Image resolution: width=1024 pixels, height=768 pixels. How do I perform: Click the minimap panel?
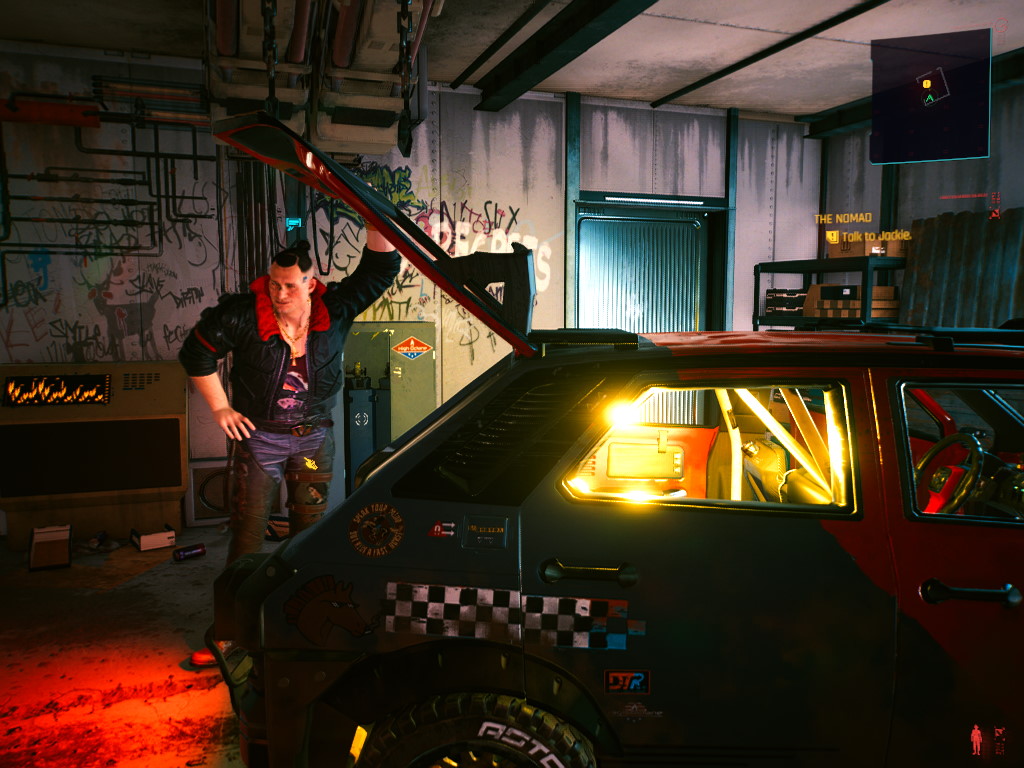[x=930, y=96]
